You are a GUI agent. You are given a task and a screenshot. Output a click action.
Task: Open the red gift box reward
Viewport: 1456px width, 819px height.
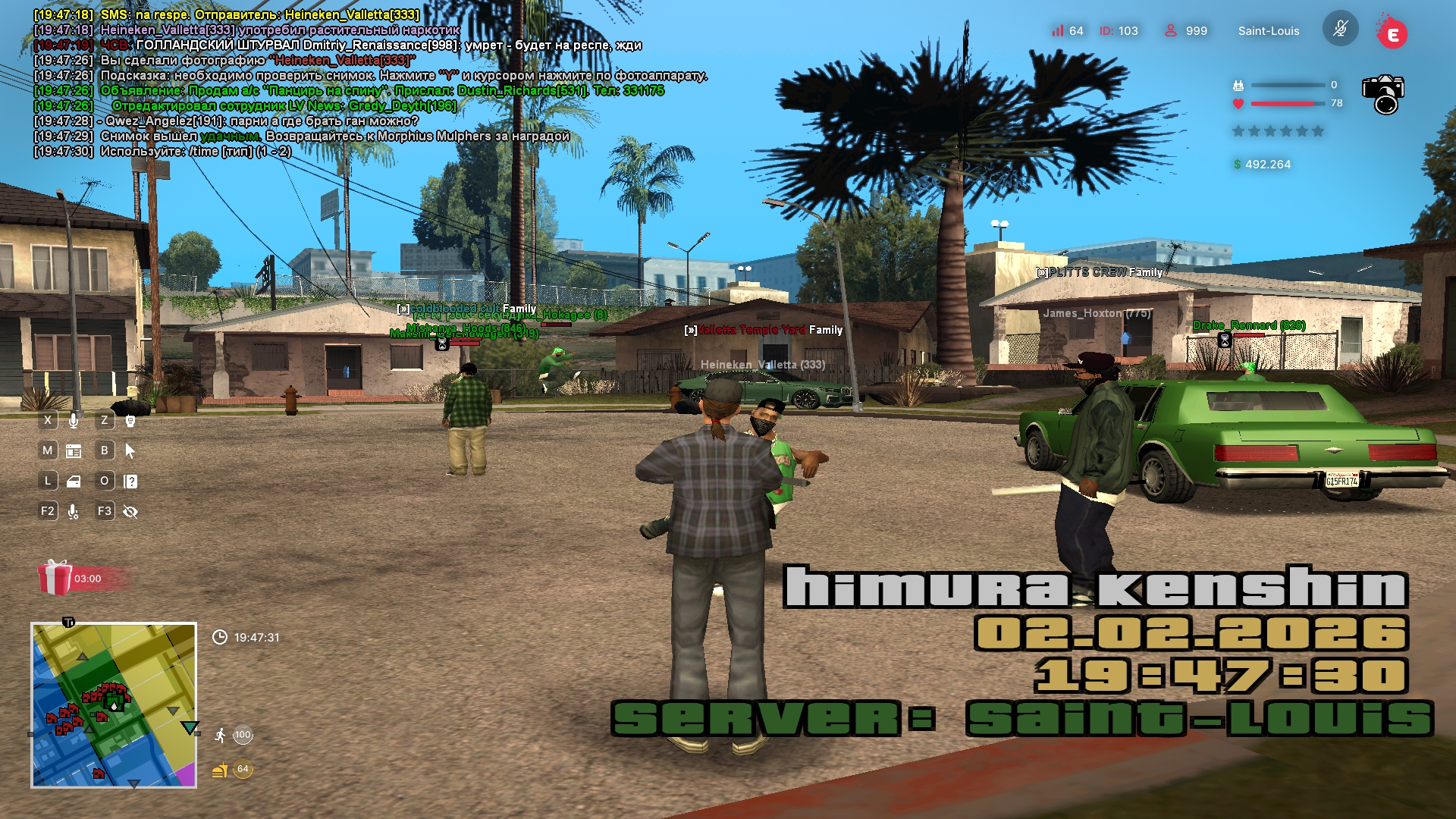coord(55,578)
